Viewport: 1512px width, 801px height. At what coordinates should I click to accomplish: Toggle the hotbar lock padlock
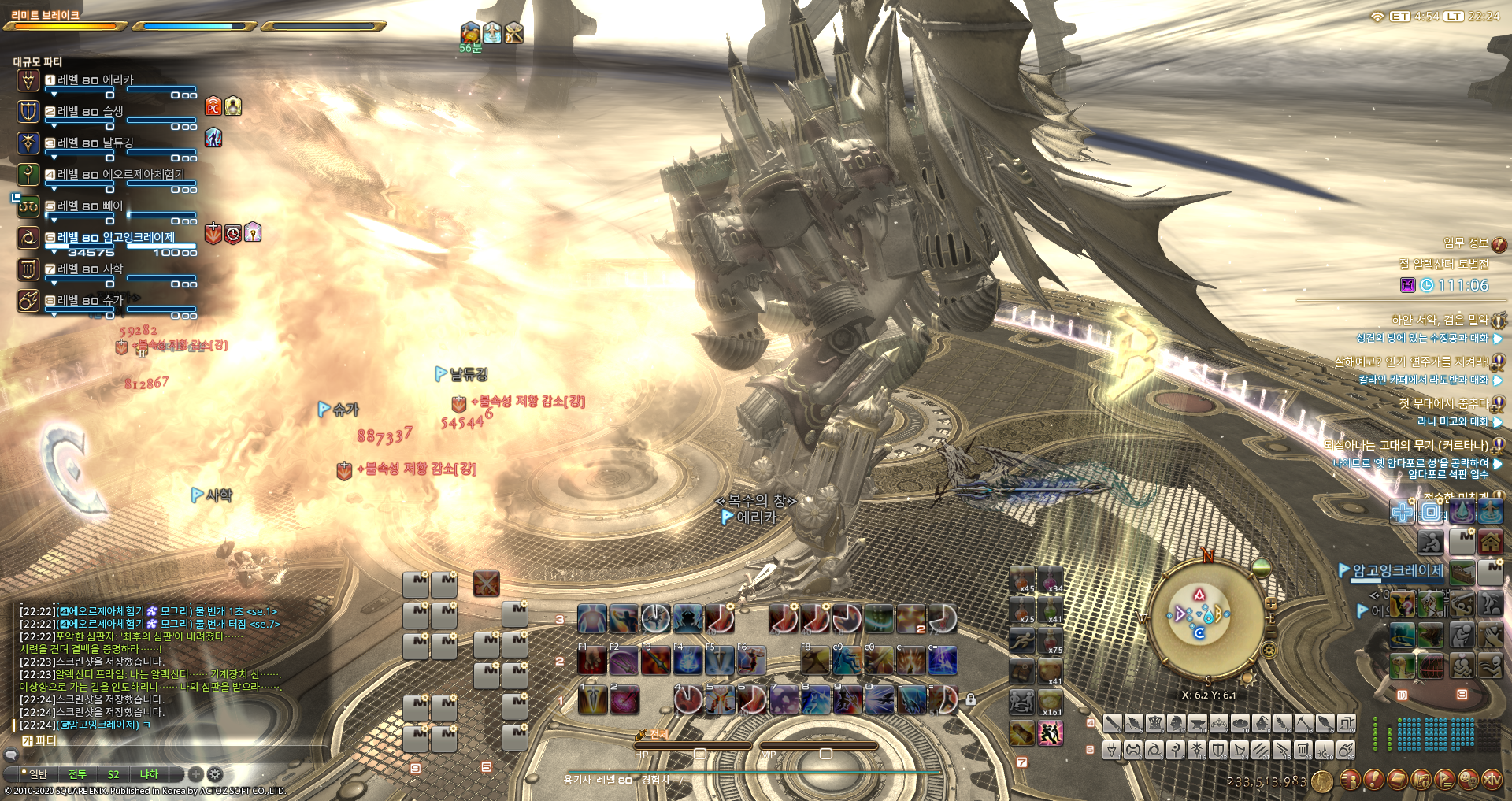coord(970,699)
